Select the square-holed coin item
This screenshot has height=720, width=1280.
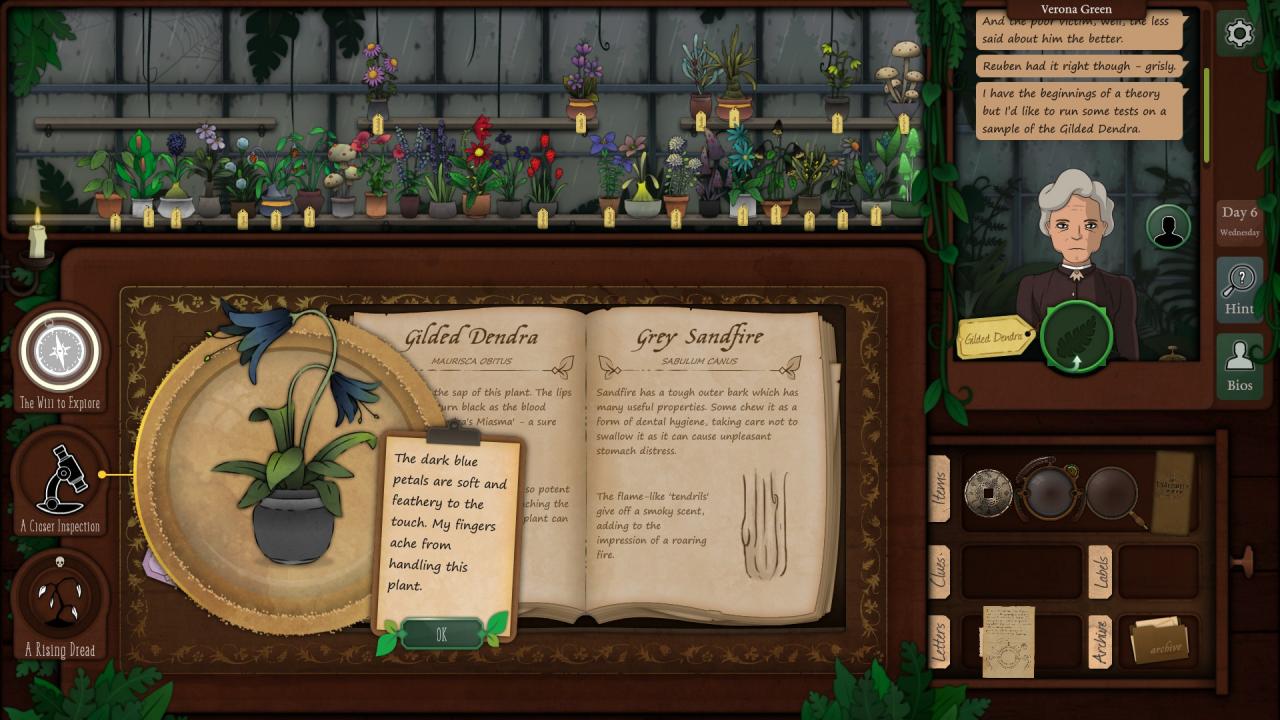point(988,492)
